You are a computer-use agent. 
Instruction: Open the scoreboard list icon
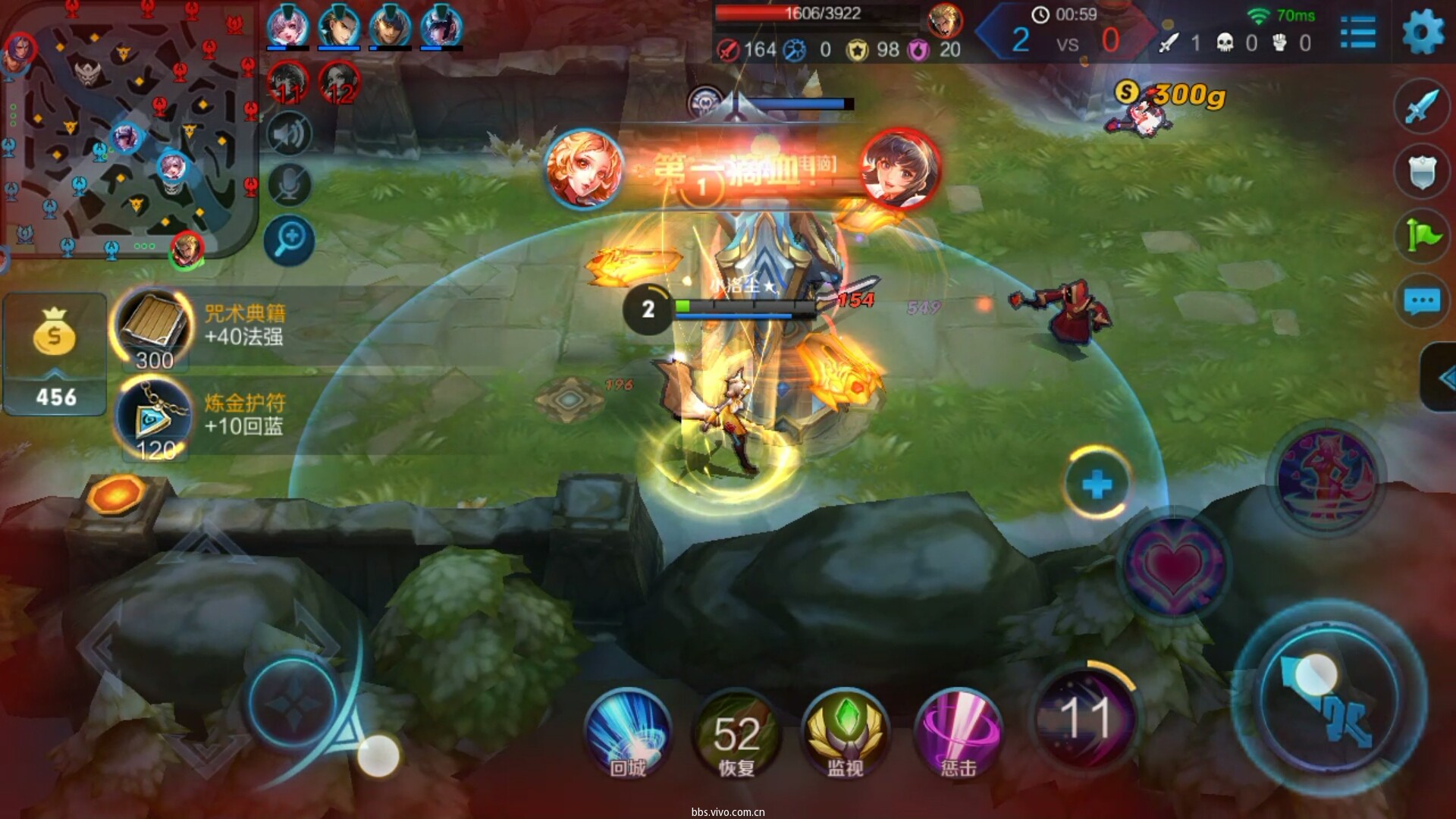pos(1357,33)
